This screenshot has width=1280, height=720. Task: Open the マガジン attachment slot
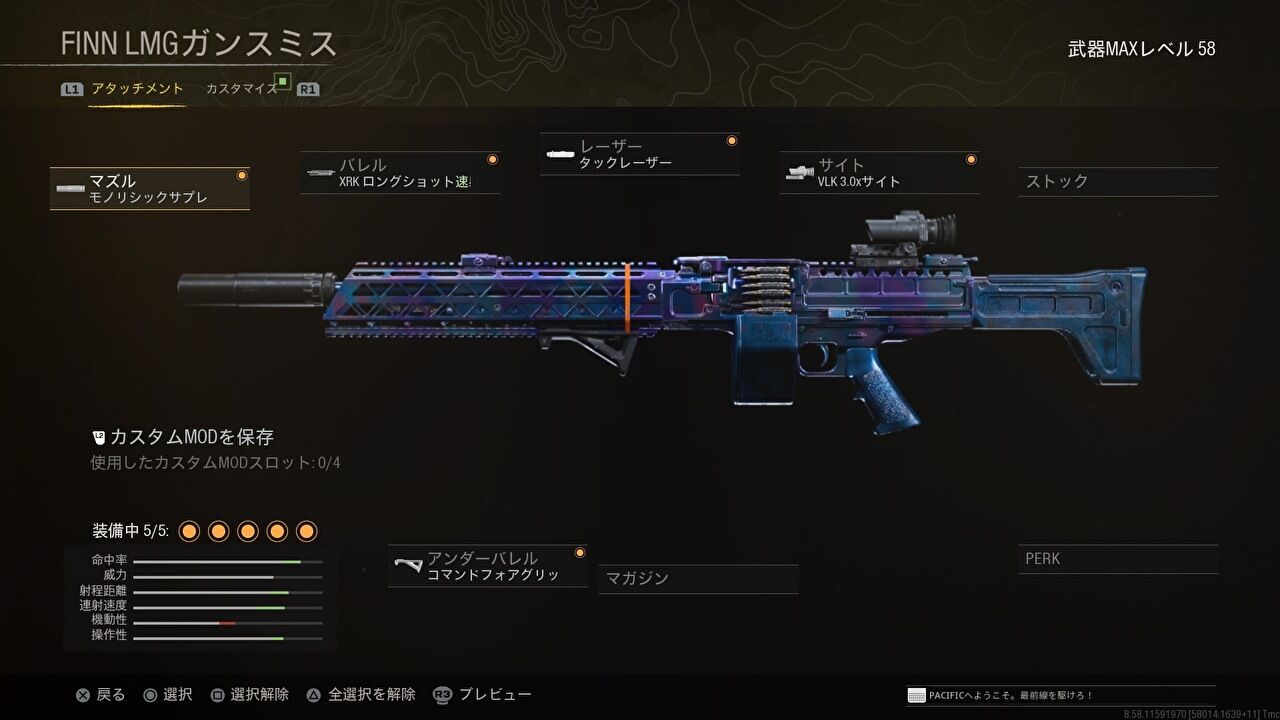697,579
